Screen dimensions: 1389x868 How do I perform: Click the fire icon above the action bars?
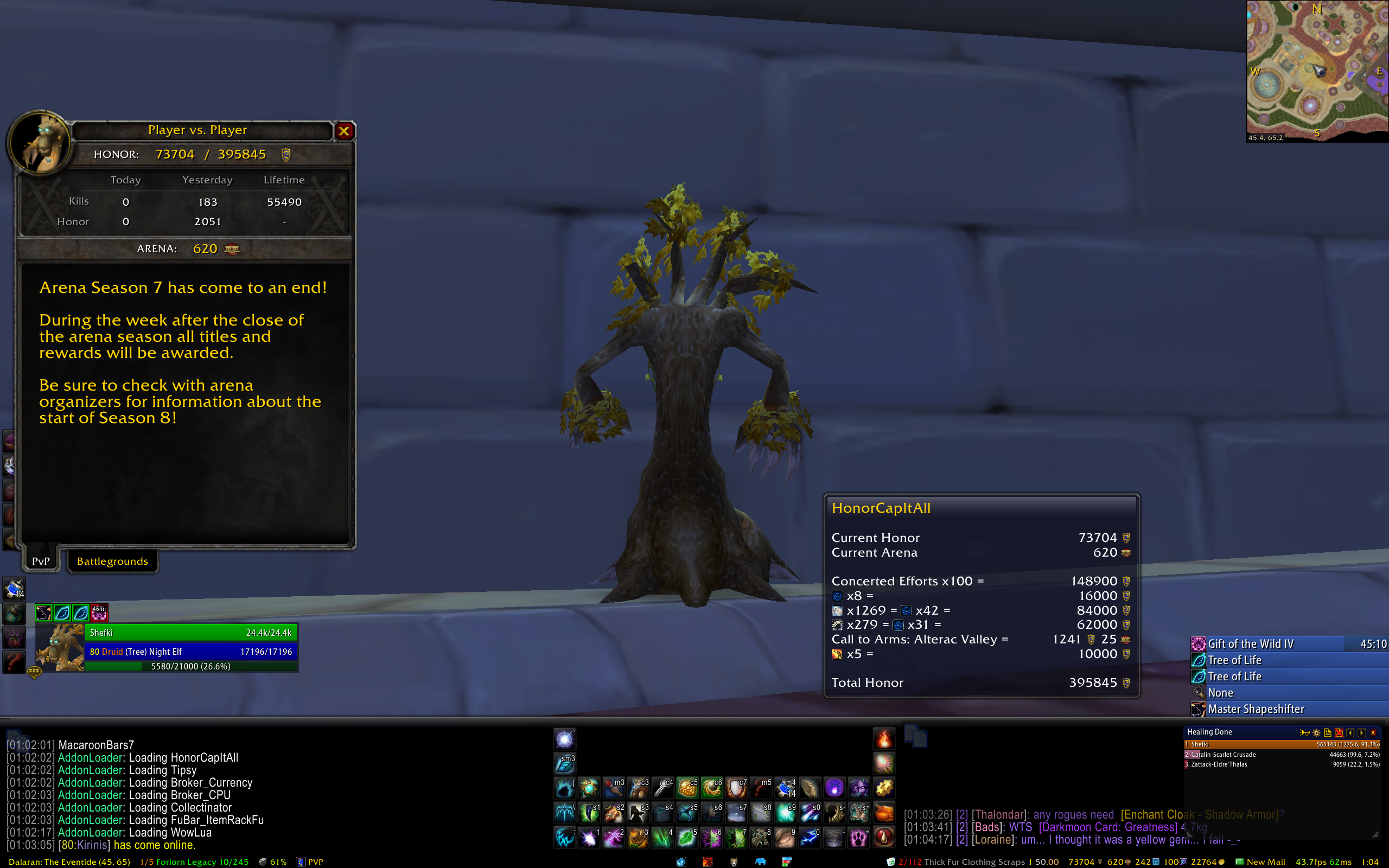(x=884, y=739)
